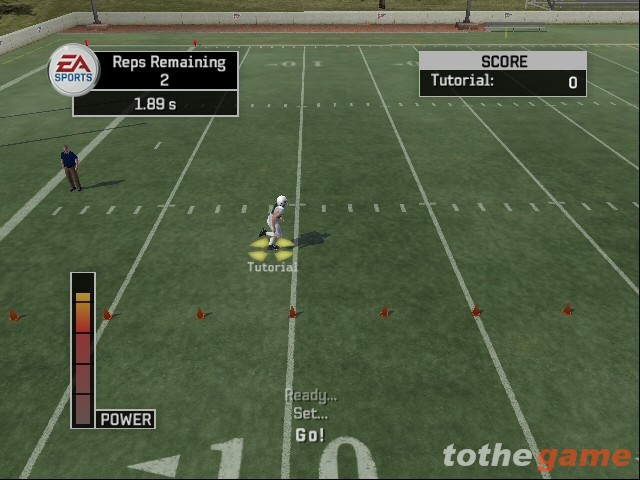Open the tothegame watermark link

[x=537, y=457]
